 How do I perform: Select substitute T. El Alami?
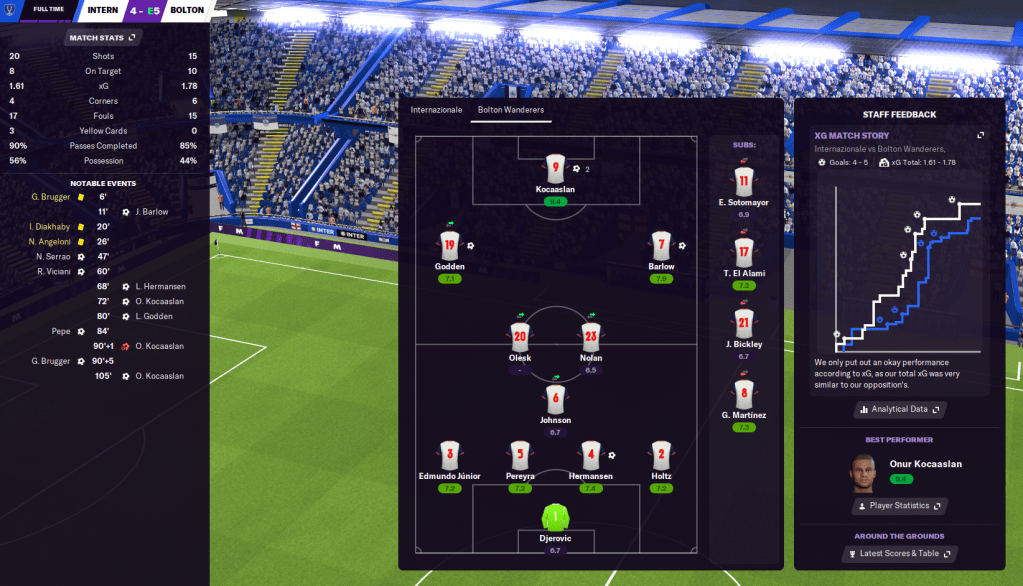click(743, 252)
